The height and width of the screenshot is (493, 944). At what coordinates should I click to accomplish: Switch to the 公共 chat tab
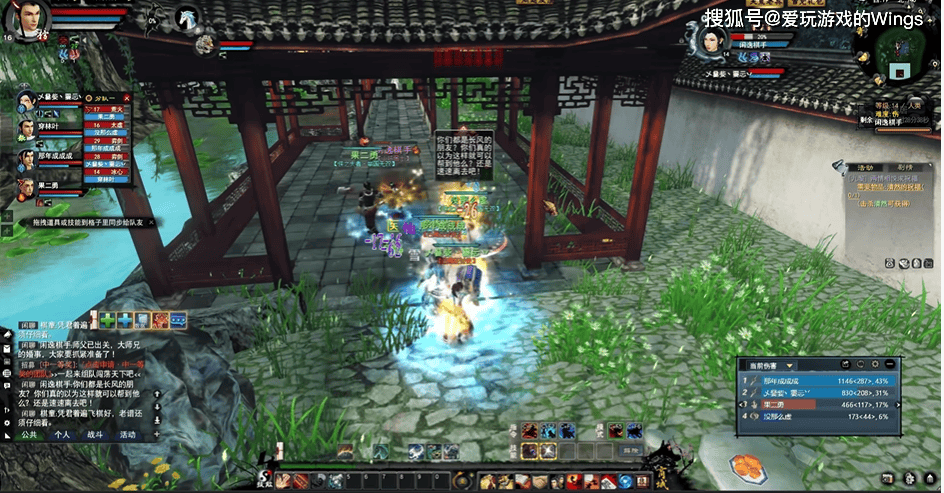(29, 436)
